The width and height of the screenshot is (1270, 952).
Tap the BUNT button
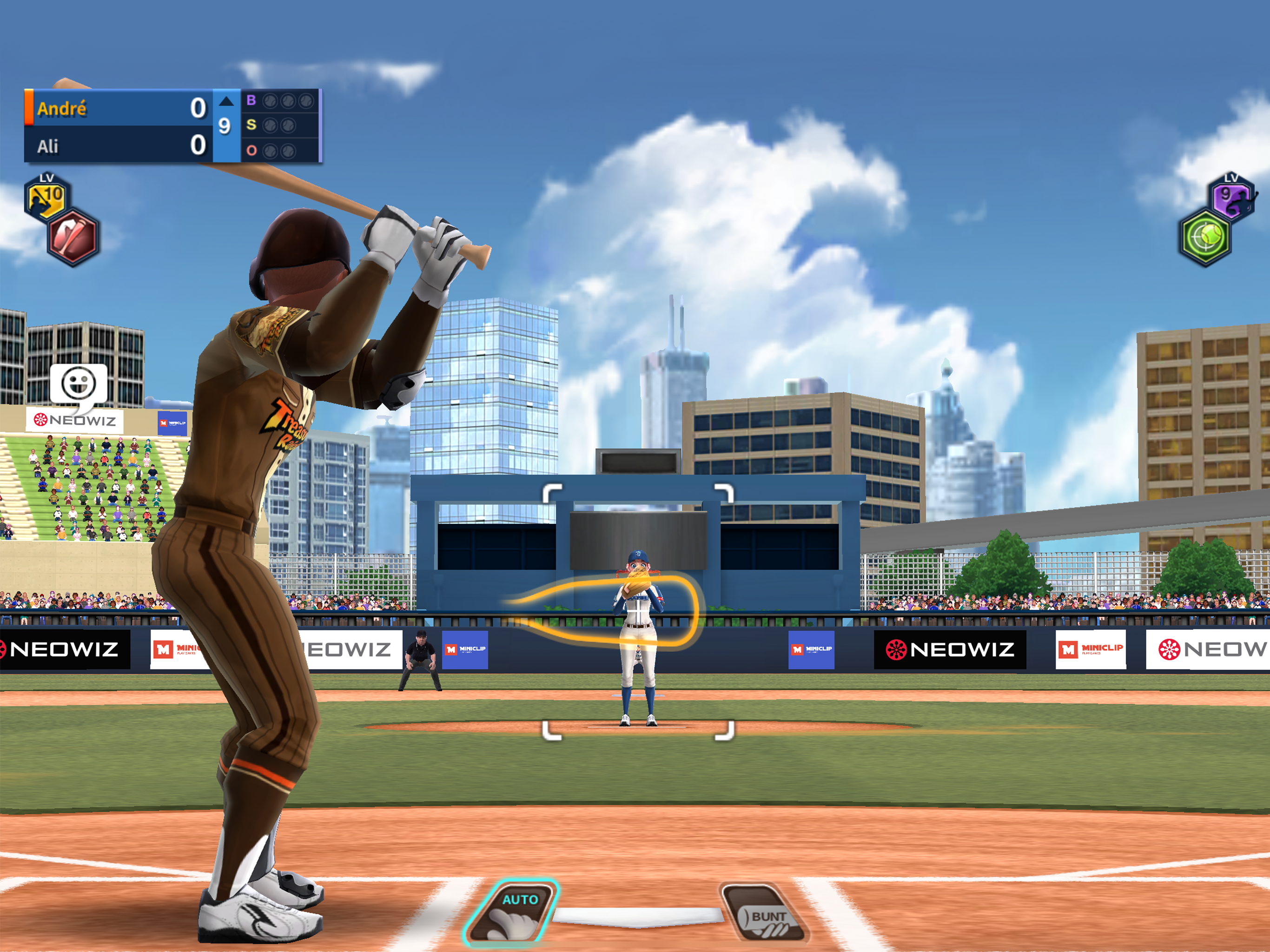point(764,913)
